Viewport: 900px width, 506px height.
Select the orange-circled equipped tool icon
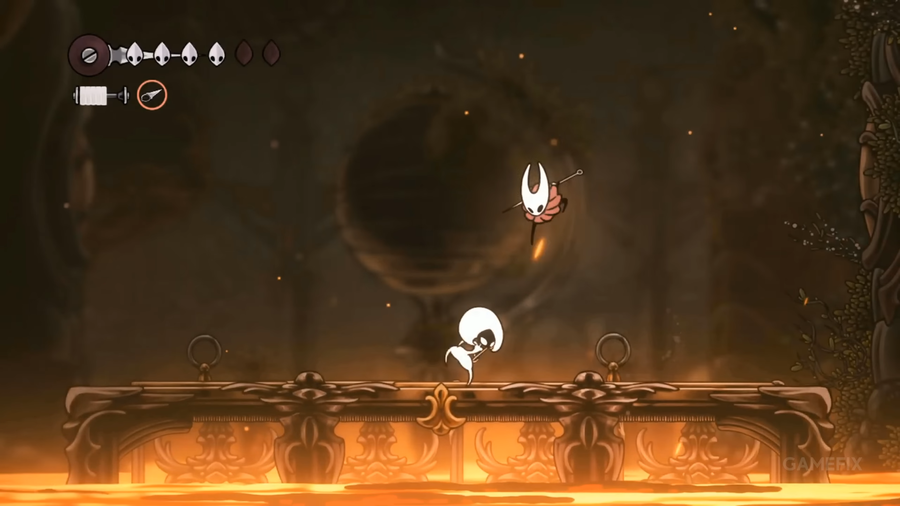point(152,96)
